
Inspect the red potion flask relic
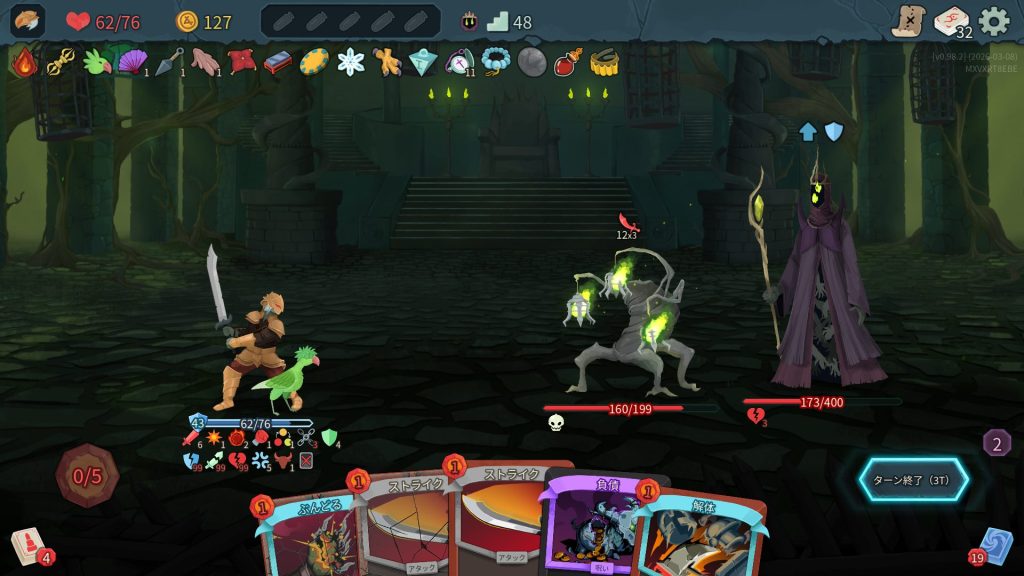pos(567,62)
